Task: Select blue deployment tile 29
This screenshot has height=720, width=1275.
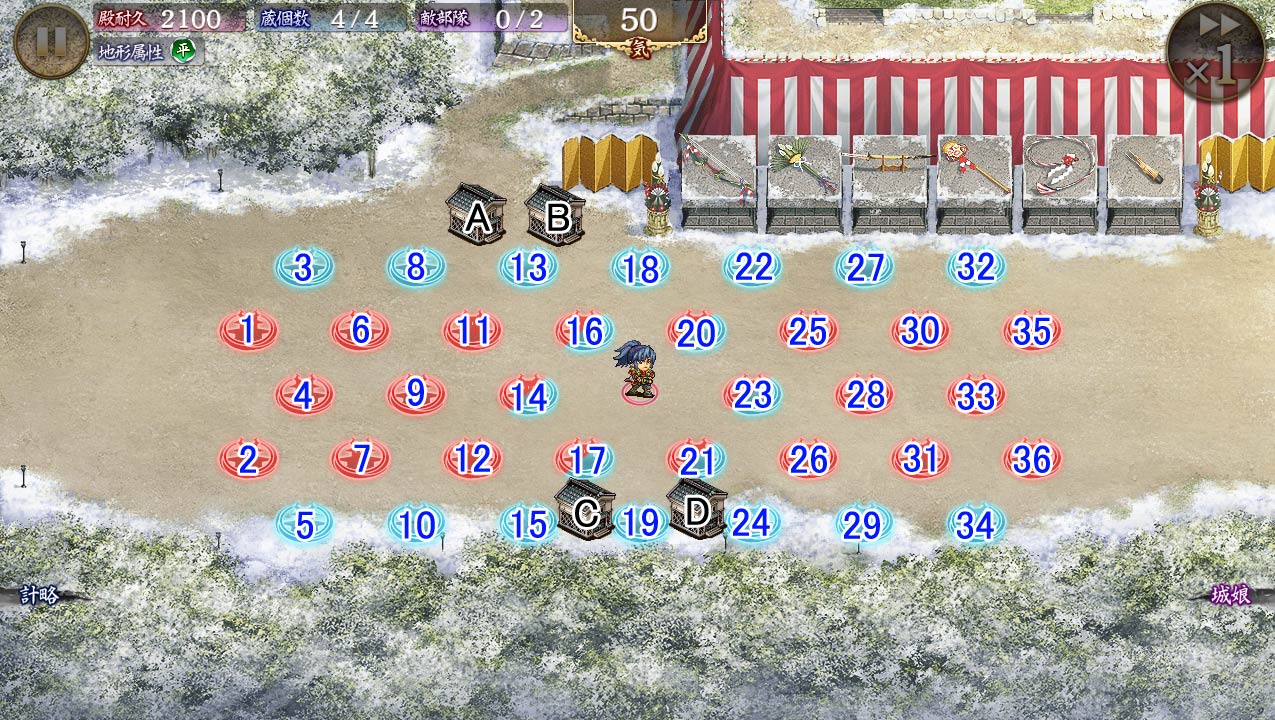Action: point(863,524)
